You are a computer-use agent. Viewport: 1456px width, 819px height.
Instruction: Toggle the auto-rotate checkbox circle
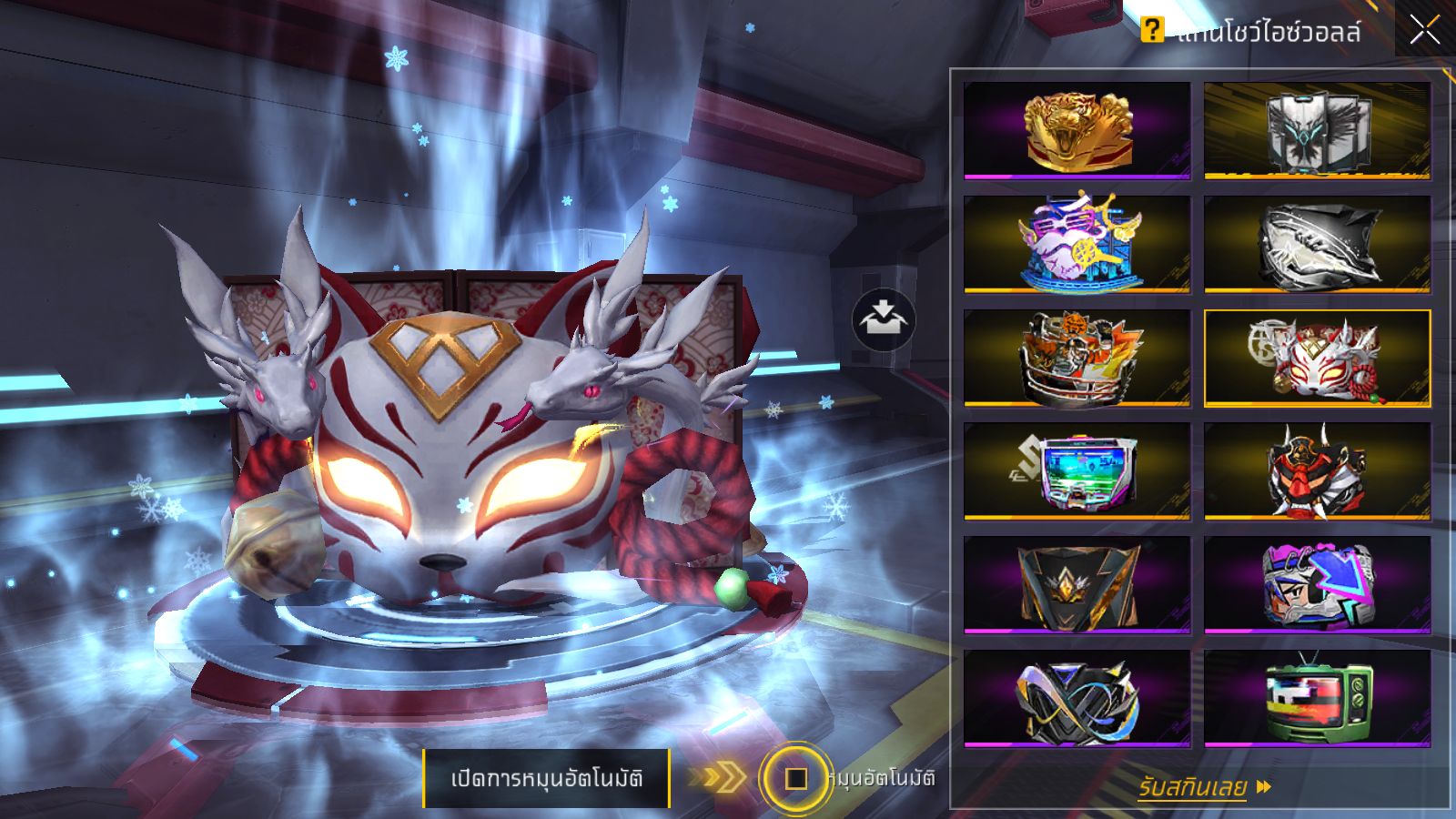(x=796, y=779)
